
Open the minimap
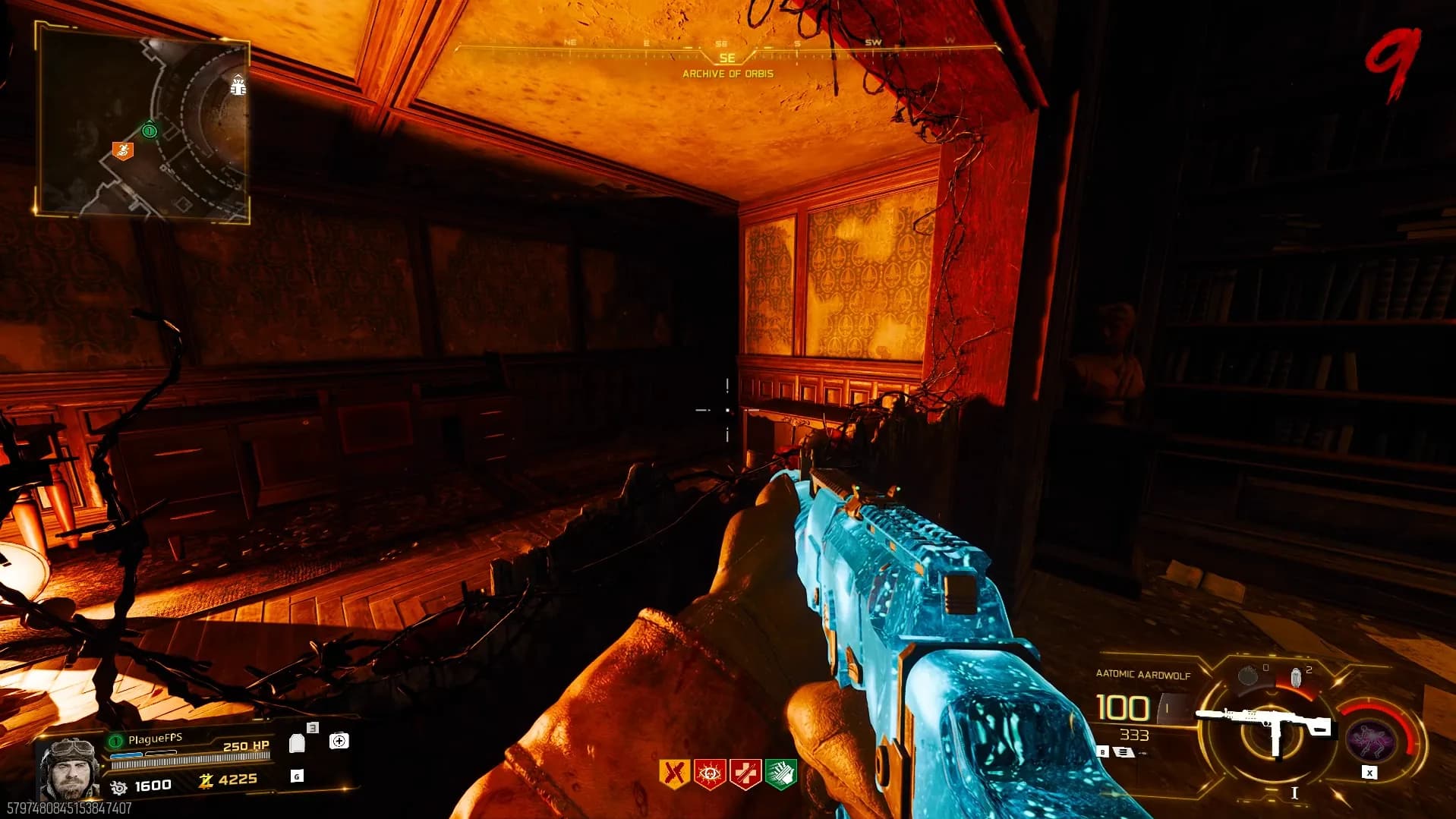[x=143, y=122]
